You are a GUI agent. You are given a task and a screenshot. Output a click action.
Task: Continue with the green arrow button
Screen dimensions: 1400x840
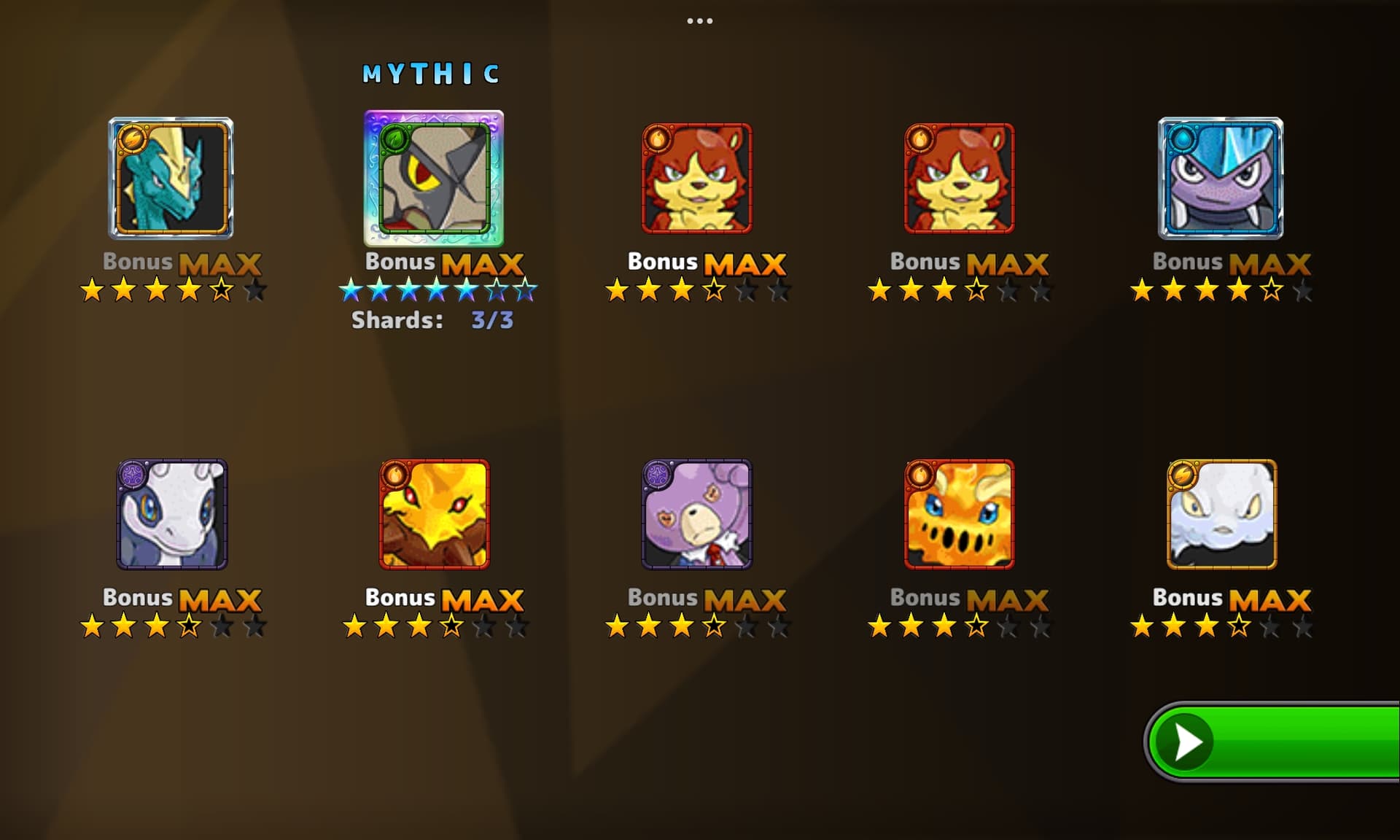click(1272, 742)
